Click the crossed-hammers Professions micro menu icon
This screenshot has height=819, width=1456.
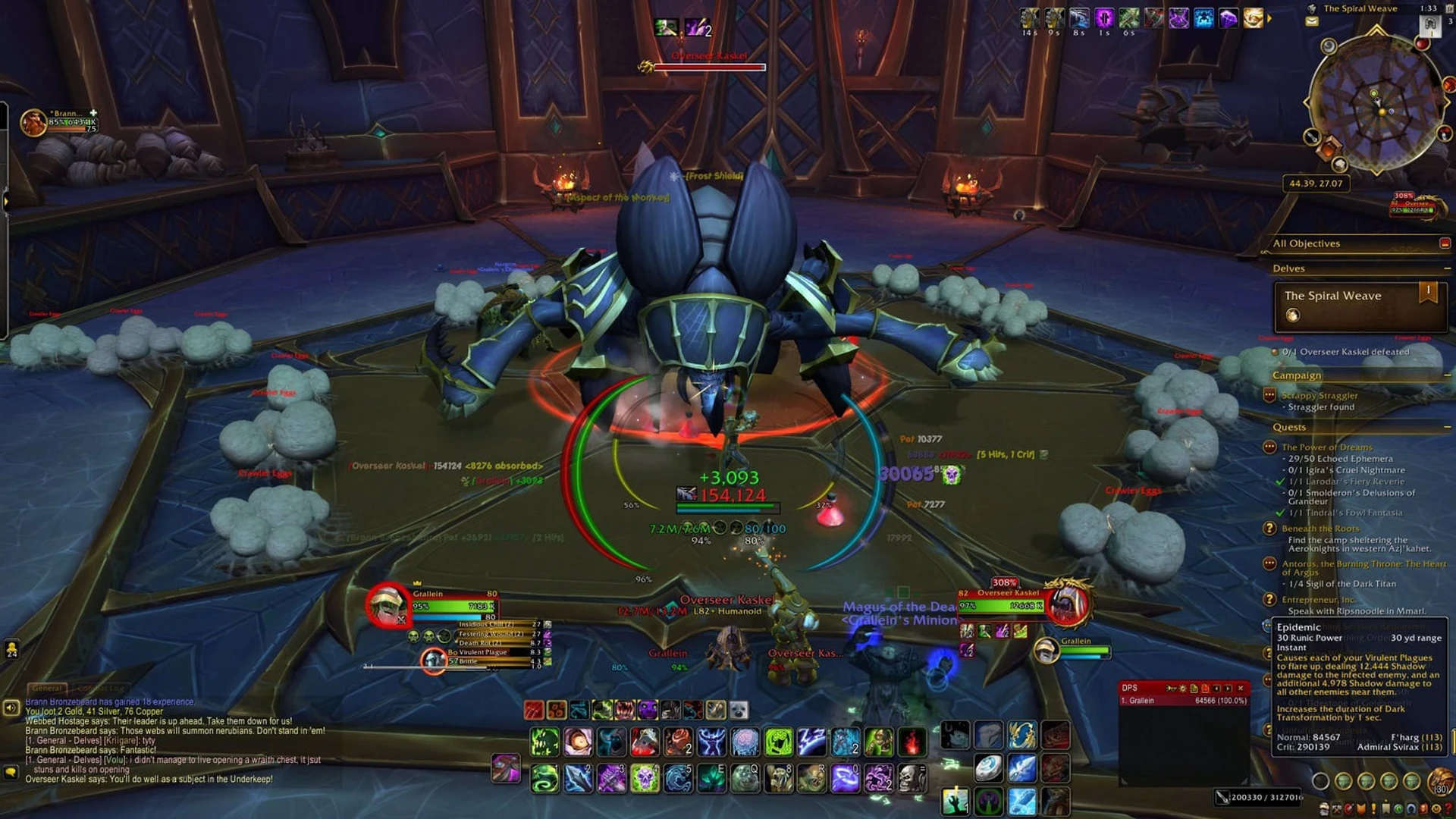click(1337, 810)
